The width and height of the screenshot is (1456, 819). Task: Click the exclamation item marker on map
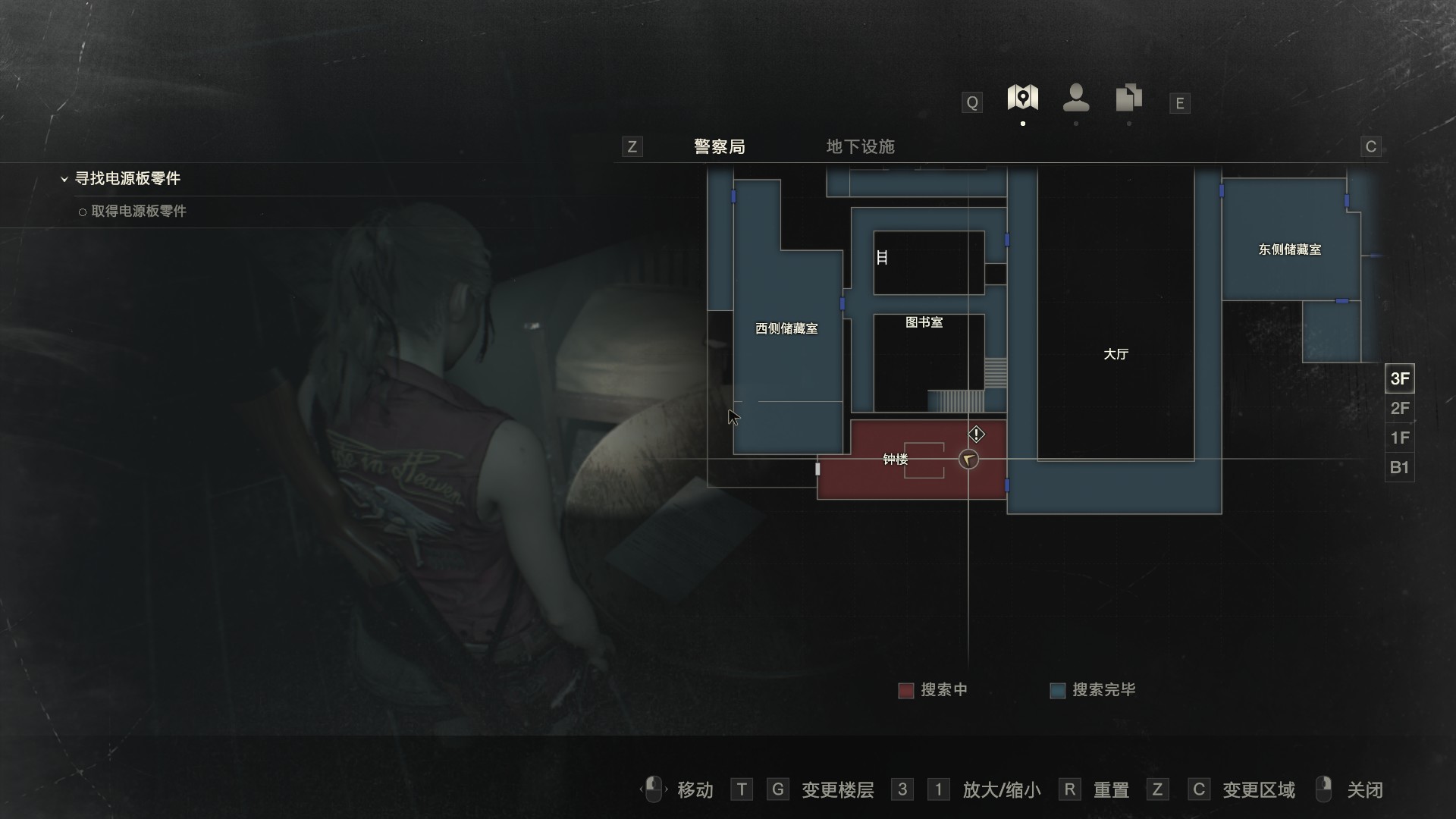976,435
